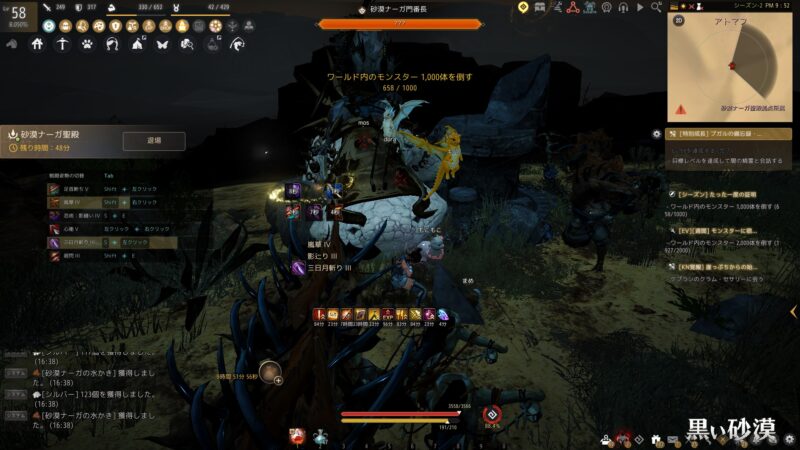This screenshot has height=450, width=800.
Task: Open the quest tracker gear settings
Action: pos(656,133)
